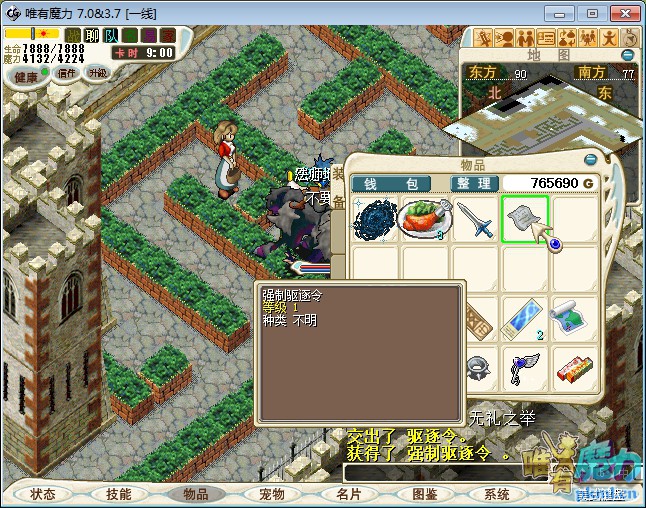This screenshot has width=646, height=508.
Task: Close the game window
Action: [x=623, y=13]
